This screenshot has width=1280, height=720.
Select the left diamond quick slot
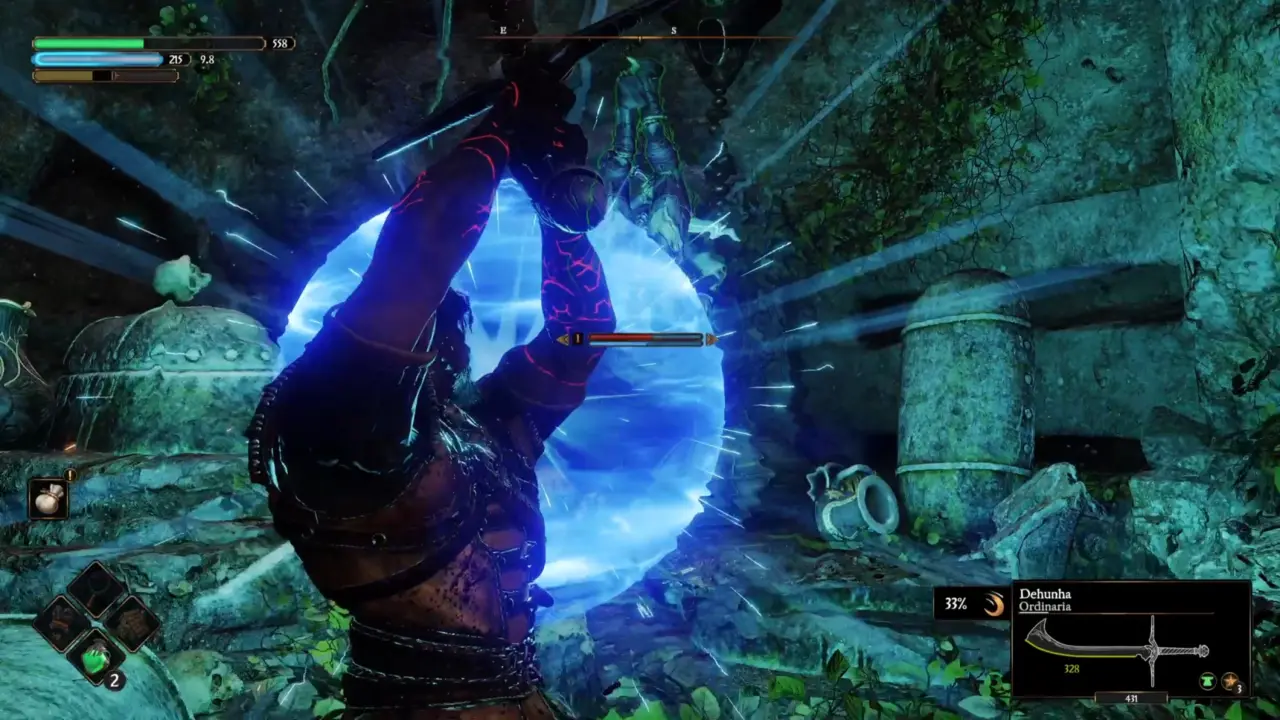click(61, 623)
